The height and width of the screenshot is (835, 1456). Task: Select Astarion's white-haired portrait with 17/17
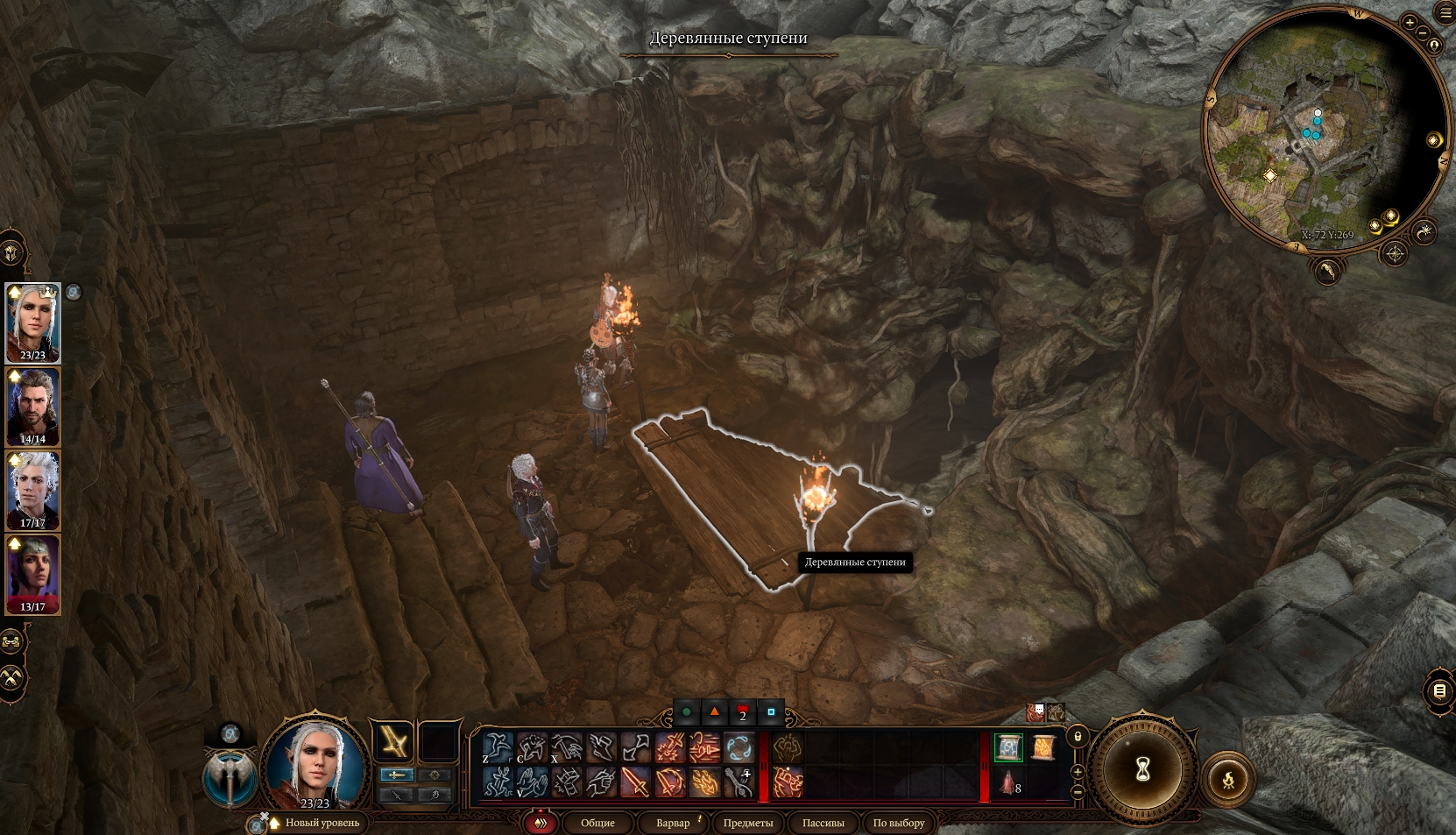(33, 491)
